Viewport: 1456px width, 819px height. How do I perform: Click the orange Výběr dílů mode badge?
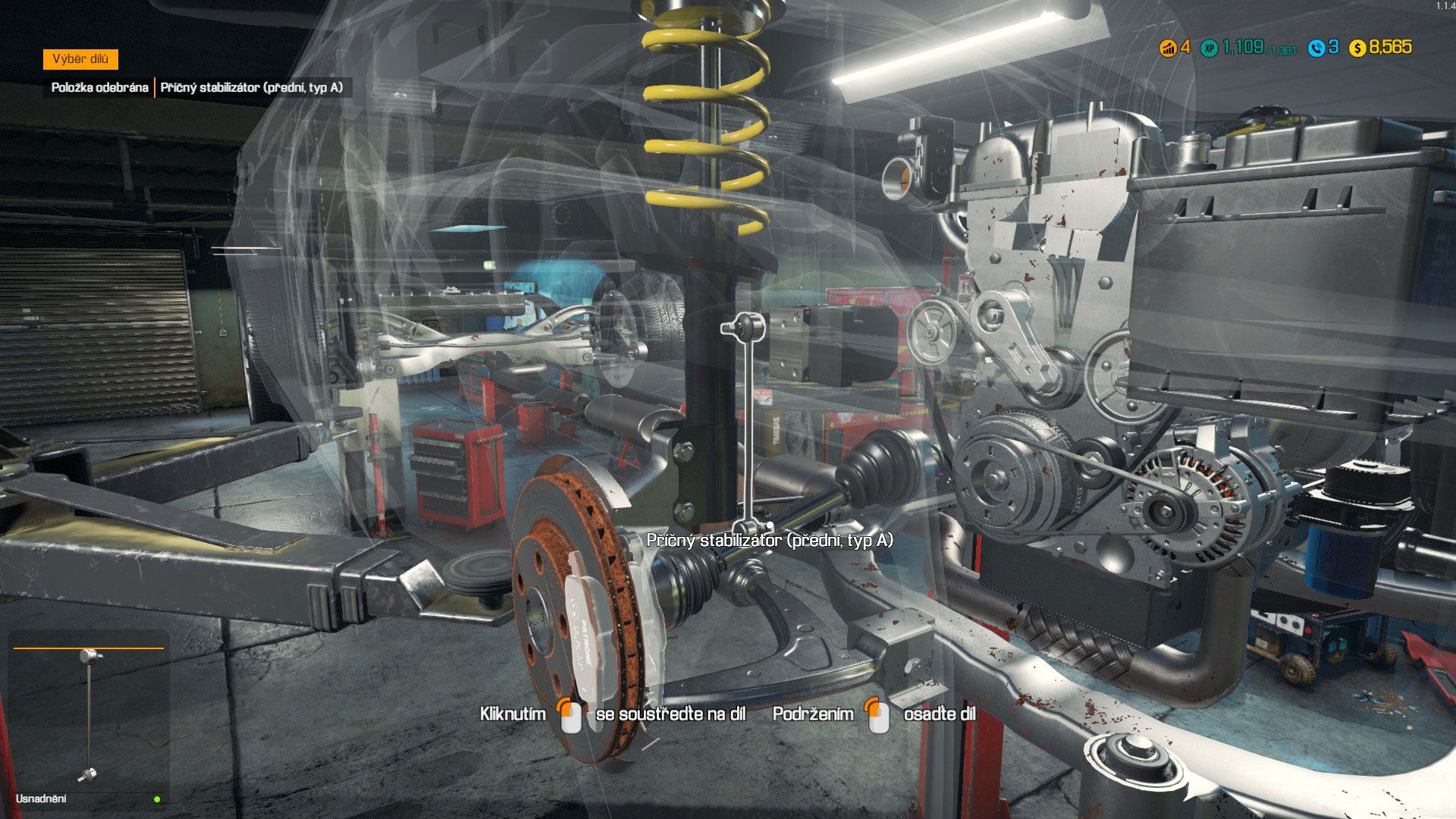point(80,59)
